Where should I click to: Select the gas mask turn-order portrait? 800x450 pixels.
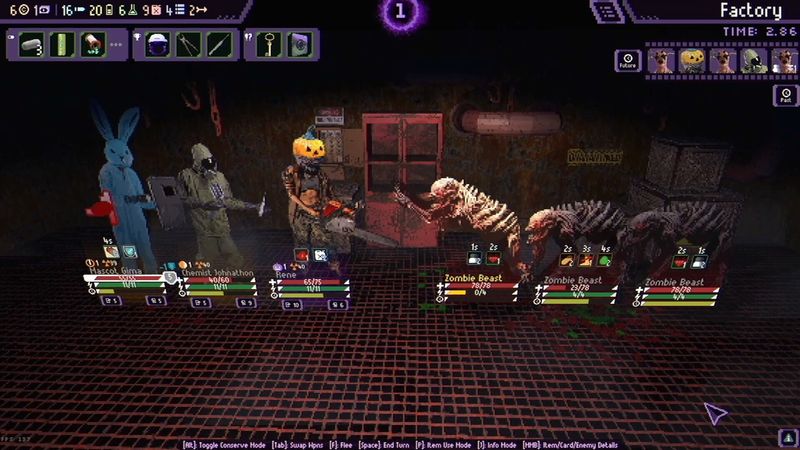tap(754, 61)
